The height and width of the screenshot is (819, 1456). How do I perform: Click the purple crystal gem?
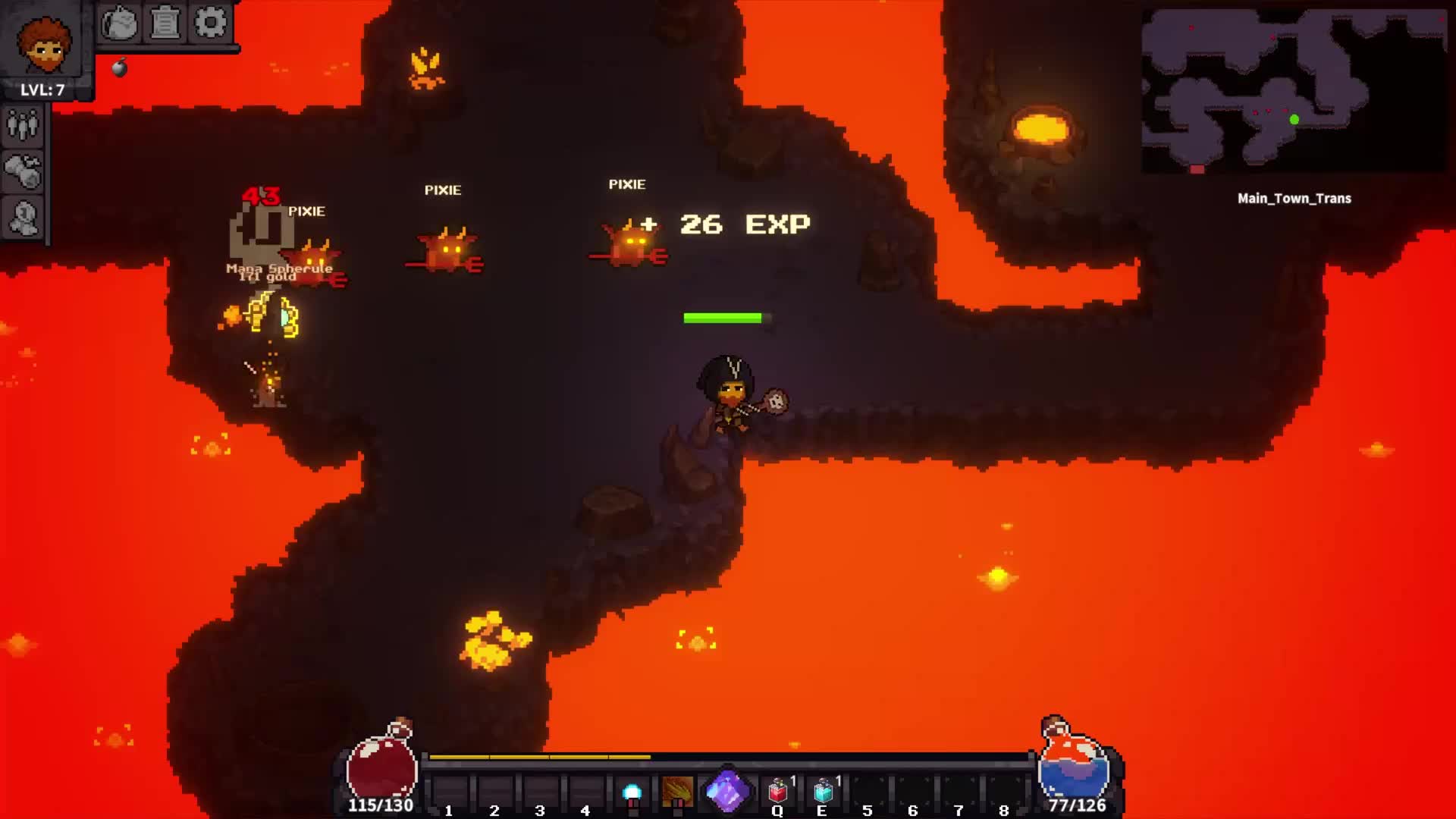(726, 792)
